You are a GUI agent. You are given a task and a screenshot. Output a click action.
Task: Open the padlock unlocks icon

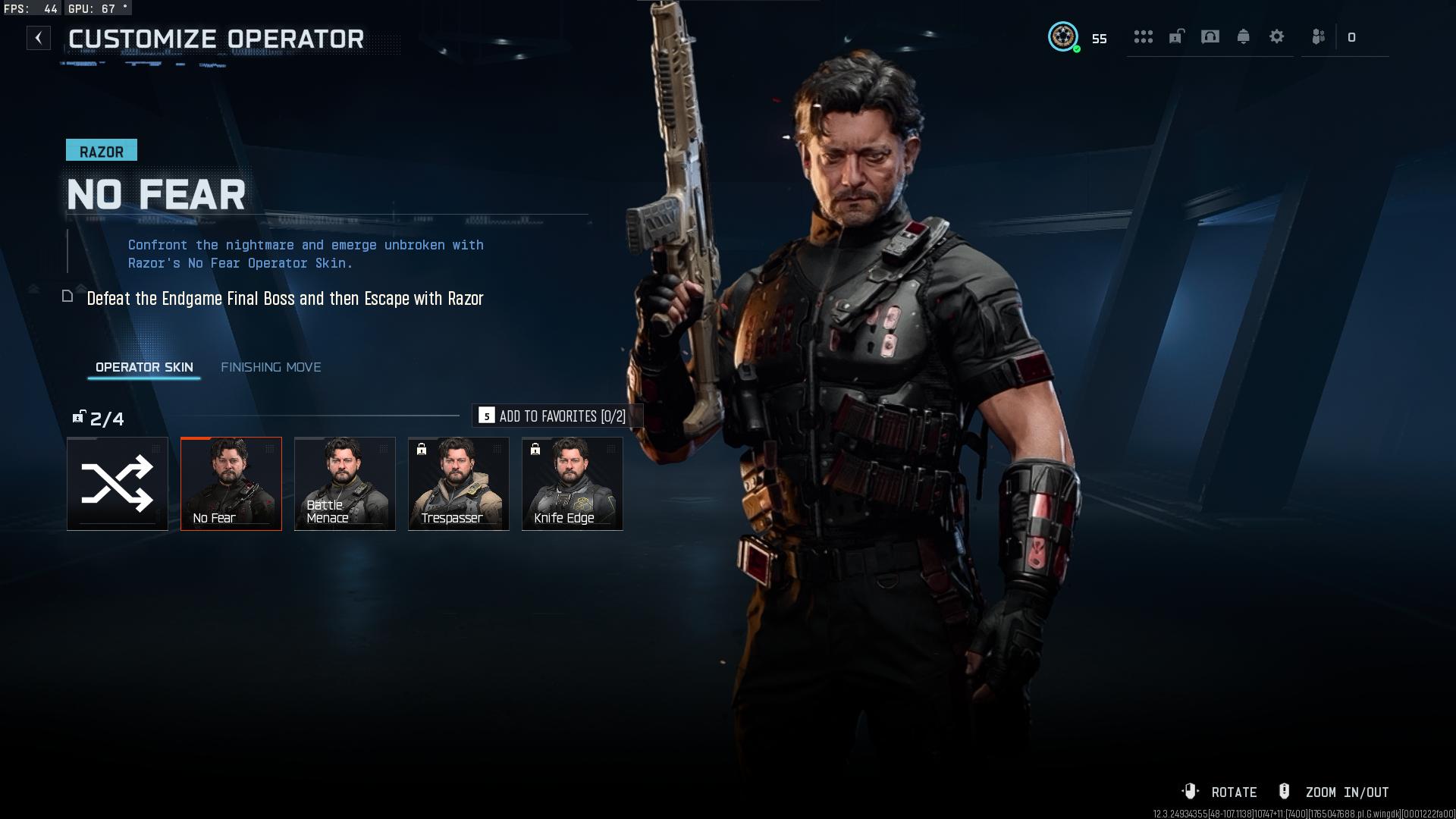1176,37
